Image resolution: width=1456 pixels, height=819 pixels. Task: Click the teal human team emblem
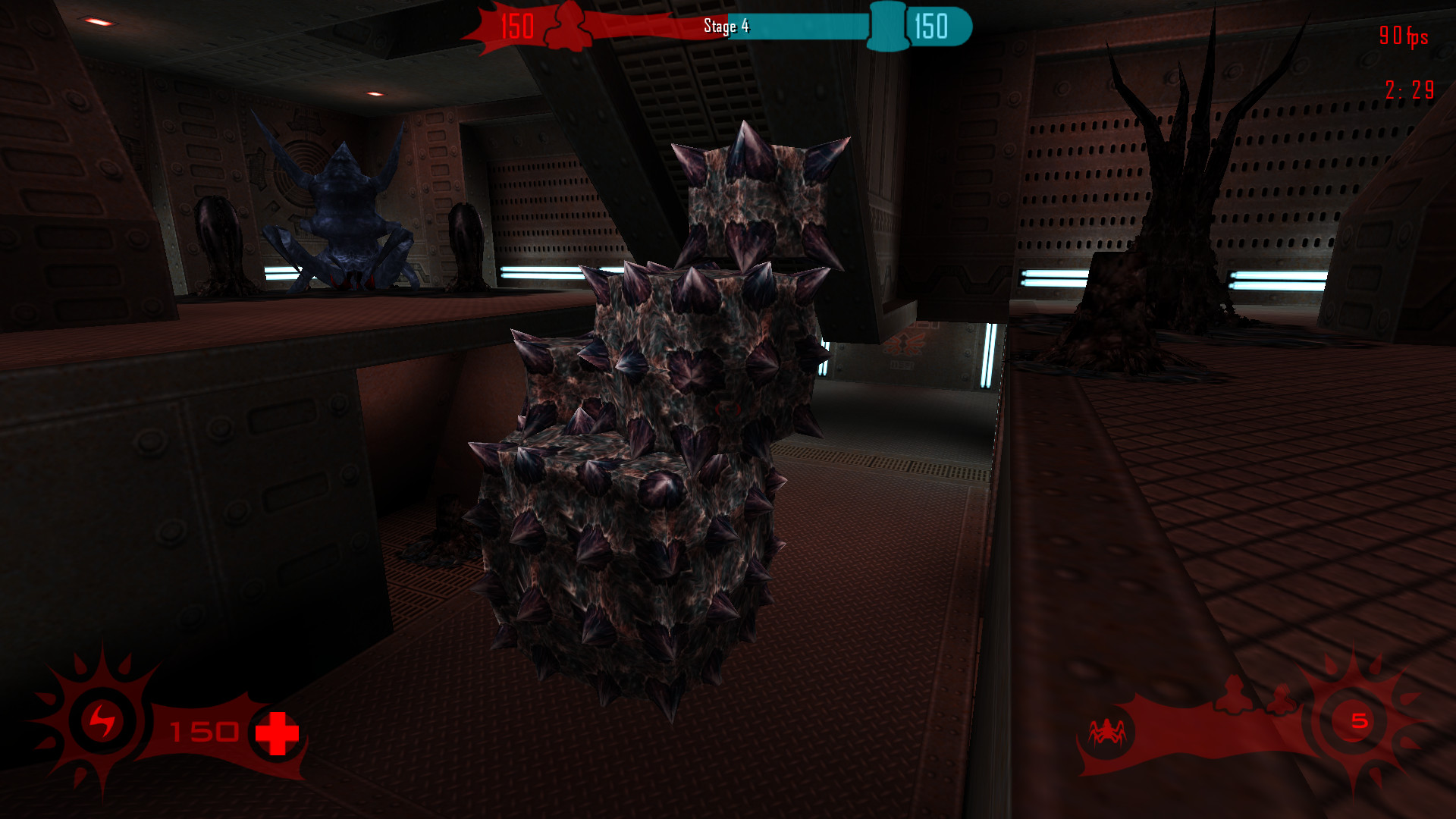pos(887,26)
